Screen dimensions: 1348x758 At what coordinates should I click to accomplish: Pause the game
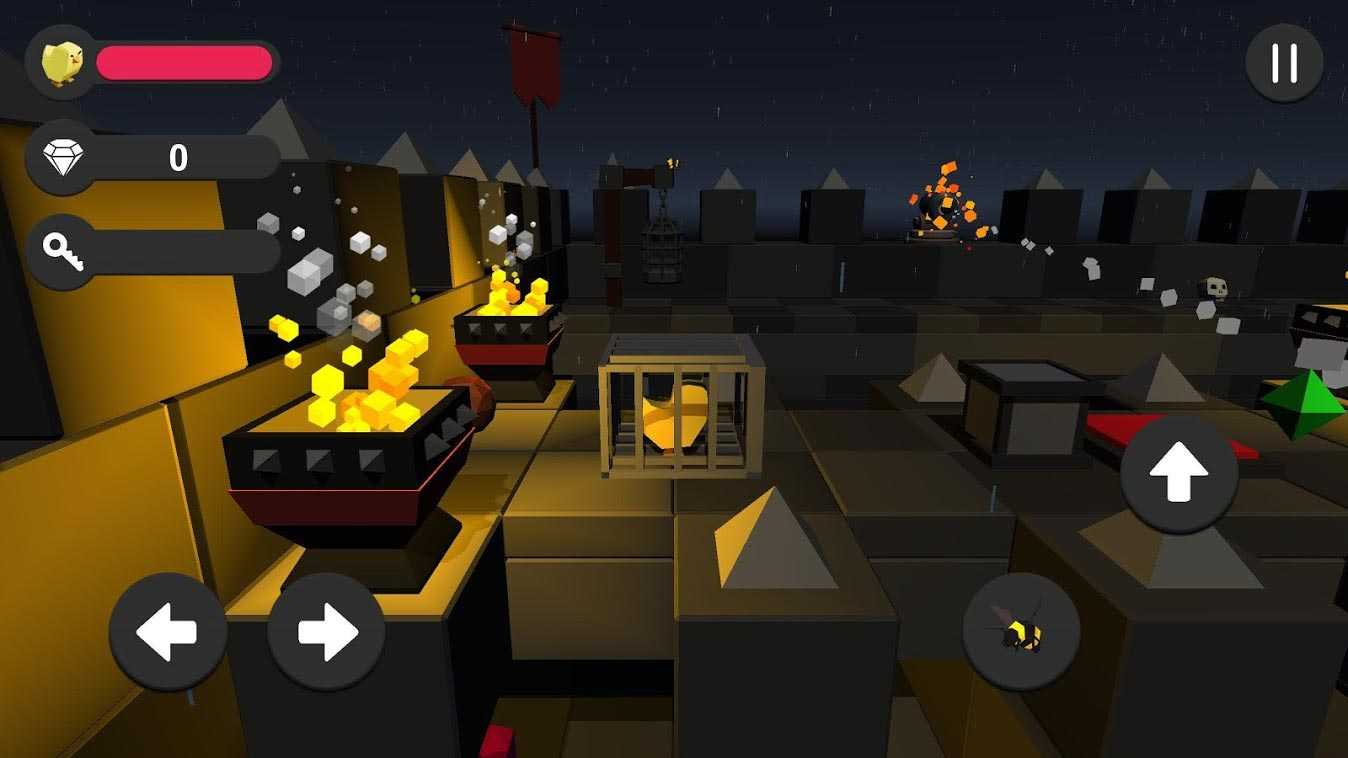click(x=1284, y=63)
